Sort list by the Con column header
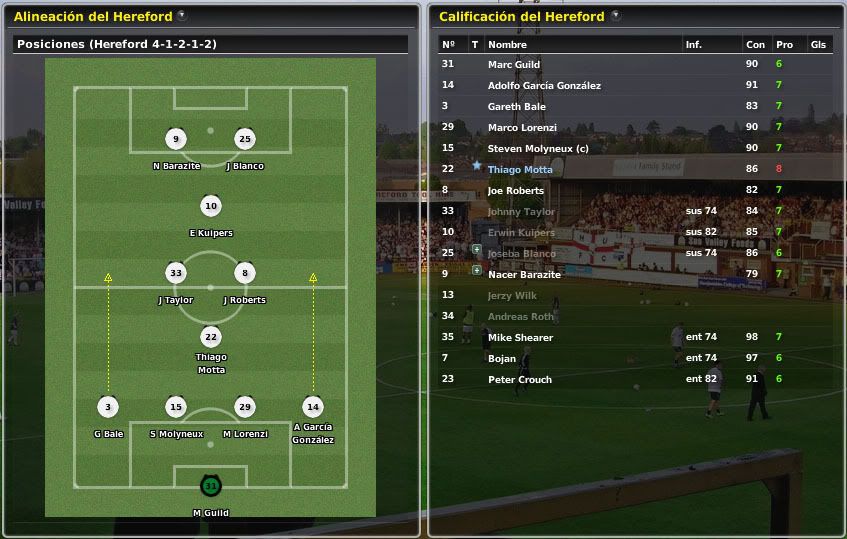847x539 pixels. pos(755,45)
